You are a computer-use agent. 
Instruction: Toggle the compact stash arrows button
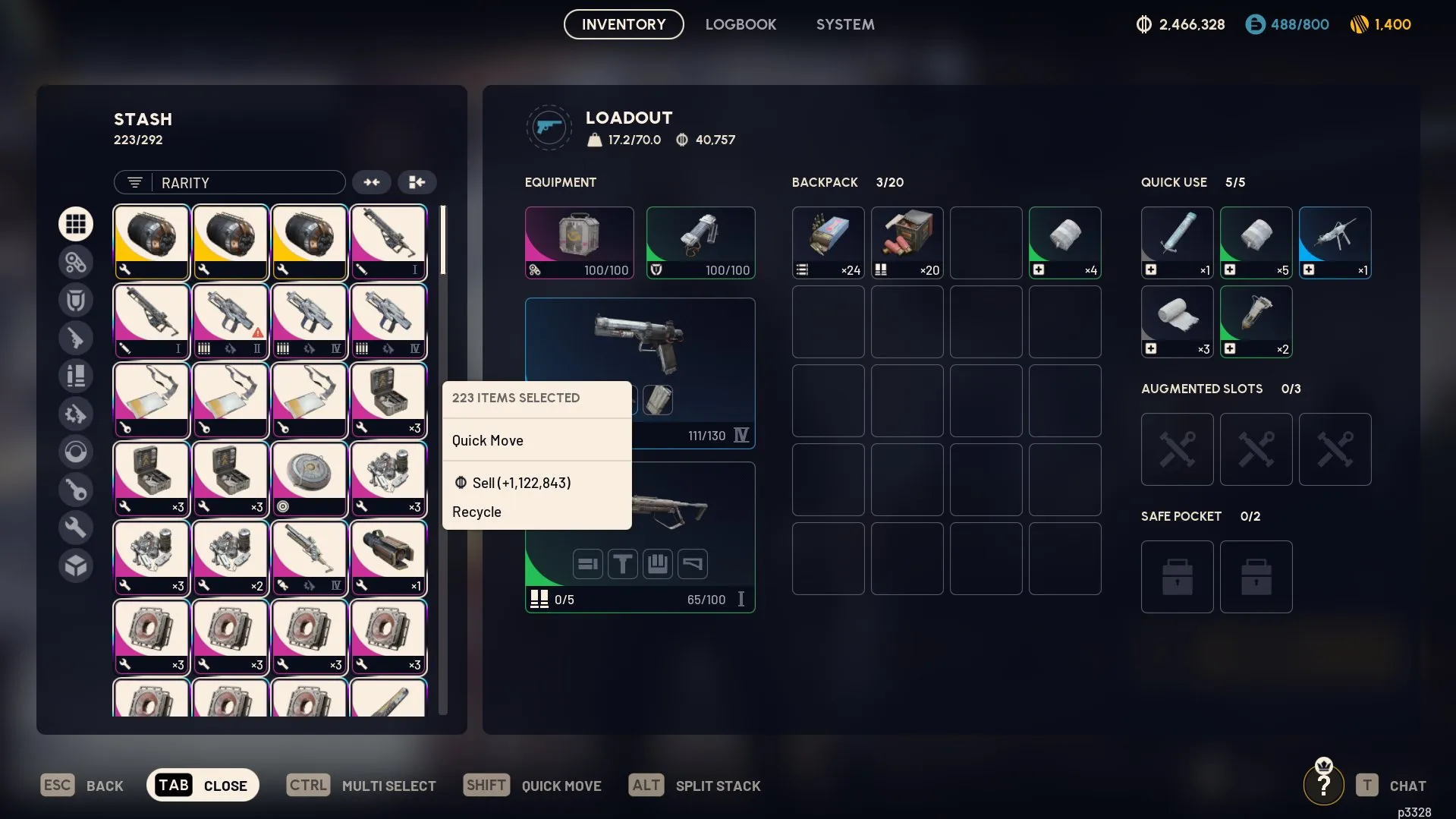coord(371,182)
